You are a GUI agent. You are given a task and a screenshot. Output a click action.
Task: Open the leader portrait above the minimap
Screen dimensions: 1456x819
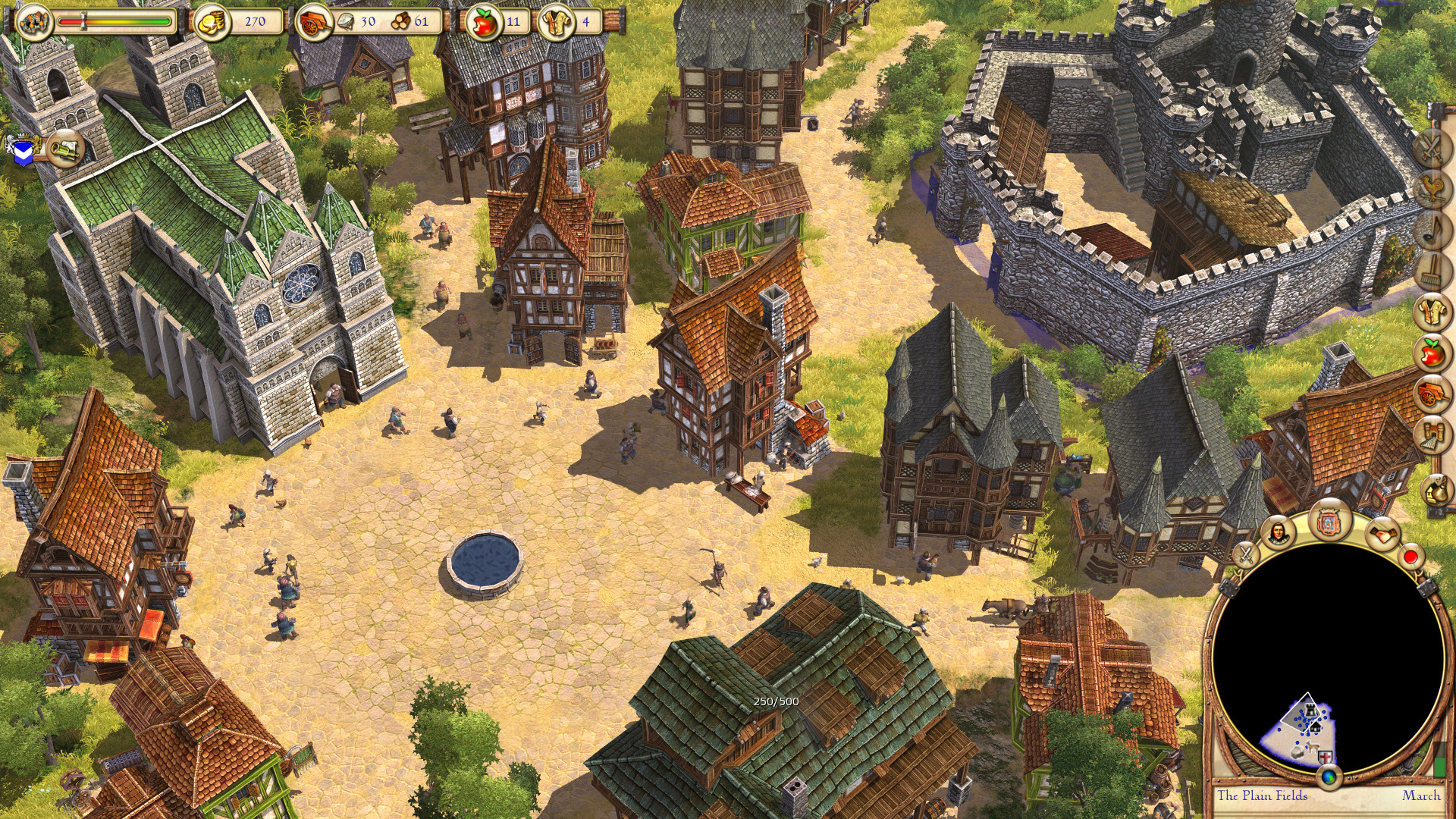tap(1278, 534)
